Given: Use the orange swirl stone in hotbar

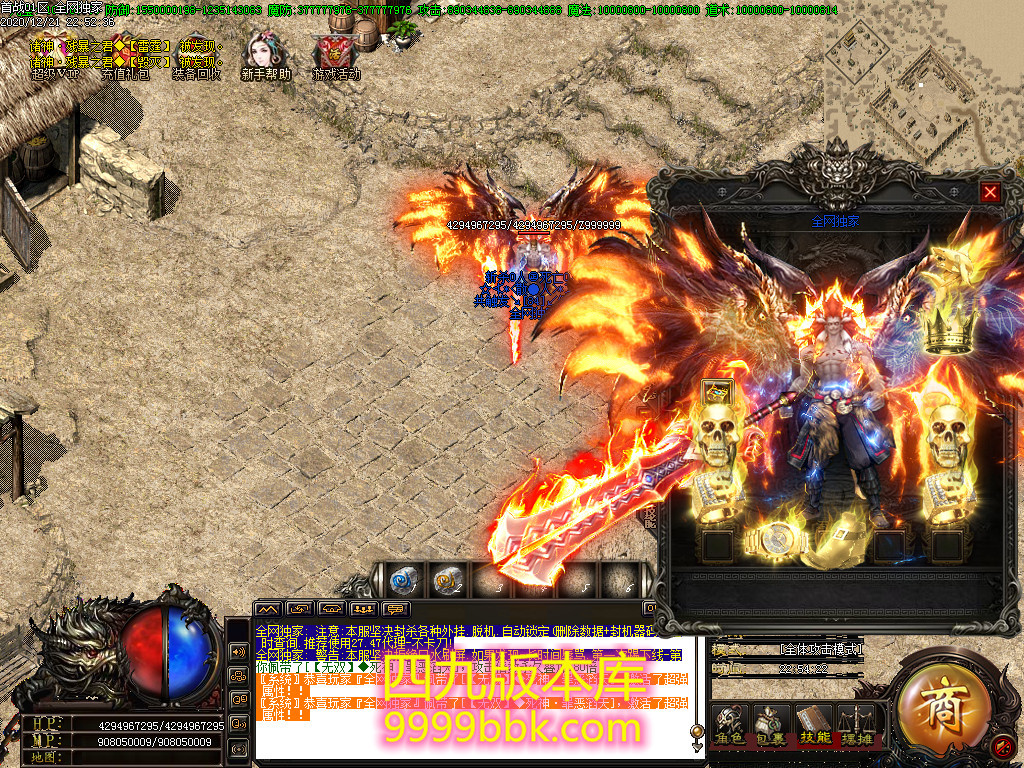Looking at the screenshot, I should (446, 579).
